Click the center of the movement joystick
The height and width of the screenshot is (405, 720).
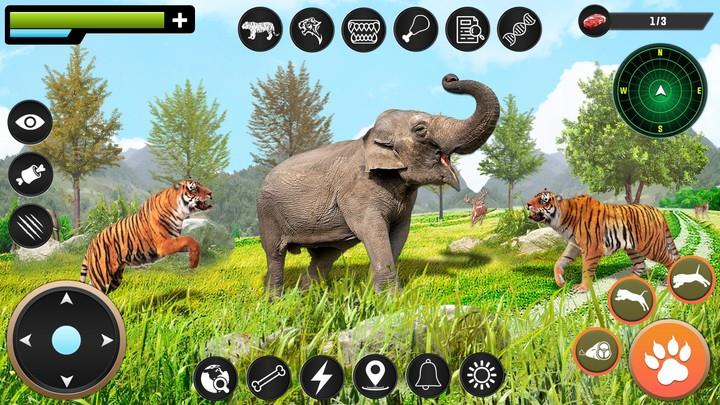pos(66,340)
